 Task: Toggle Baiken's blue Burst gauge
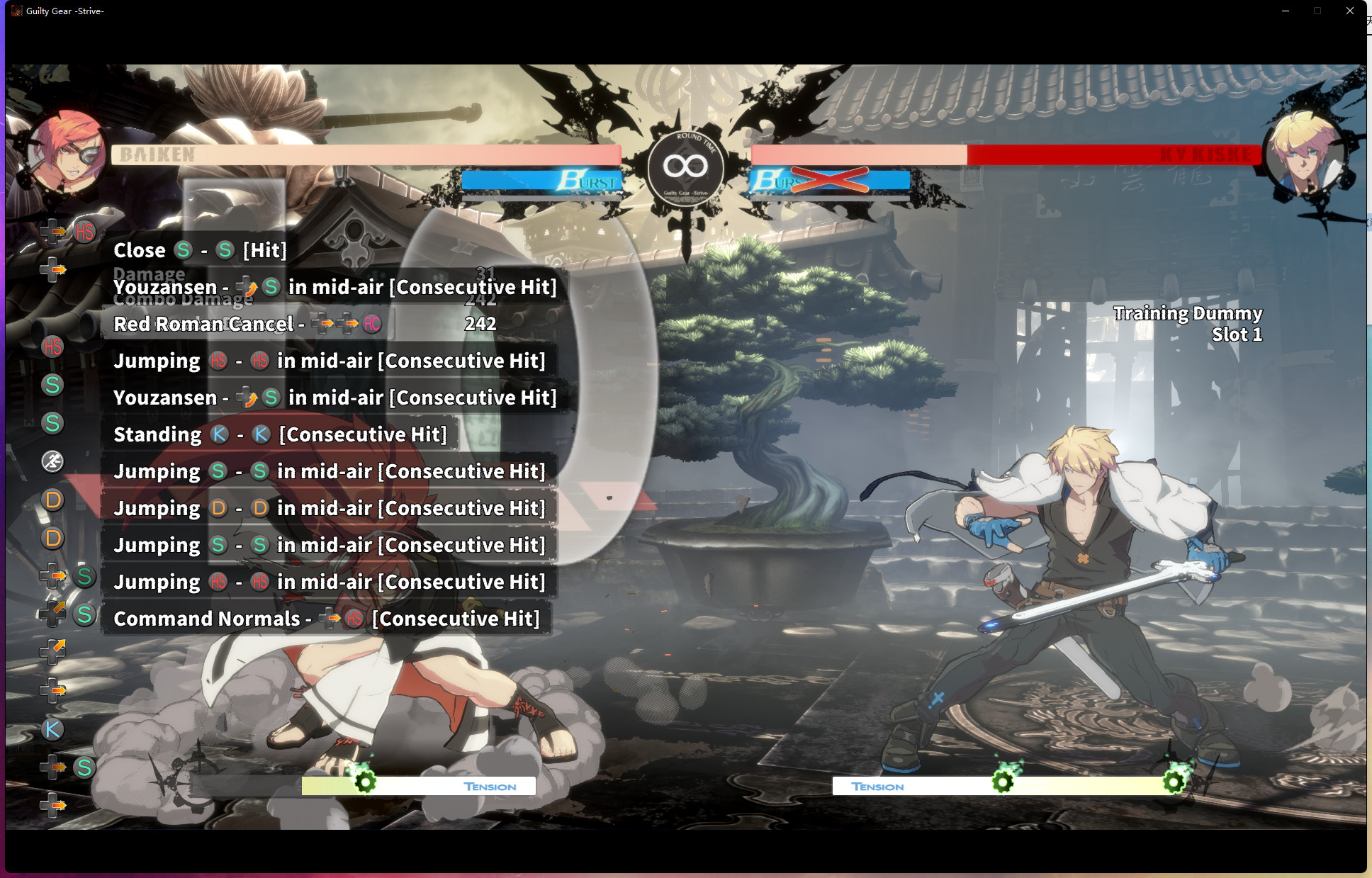[x=542, y=181]
